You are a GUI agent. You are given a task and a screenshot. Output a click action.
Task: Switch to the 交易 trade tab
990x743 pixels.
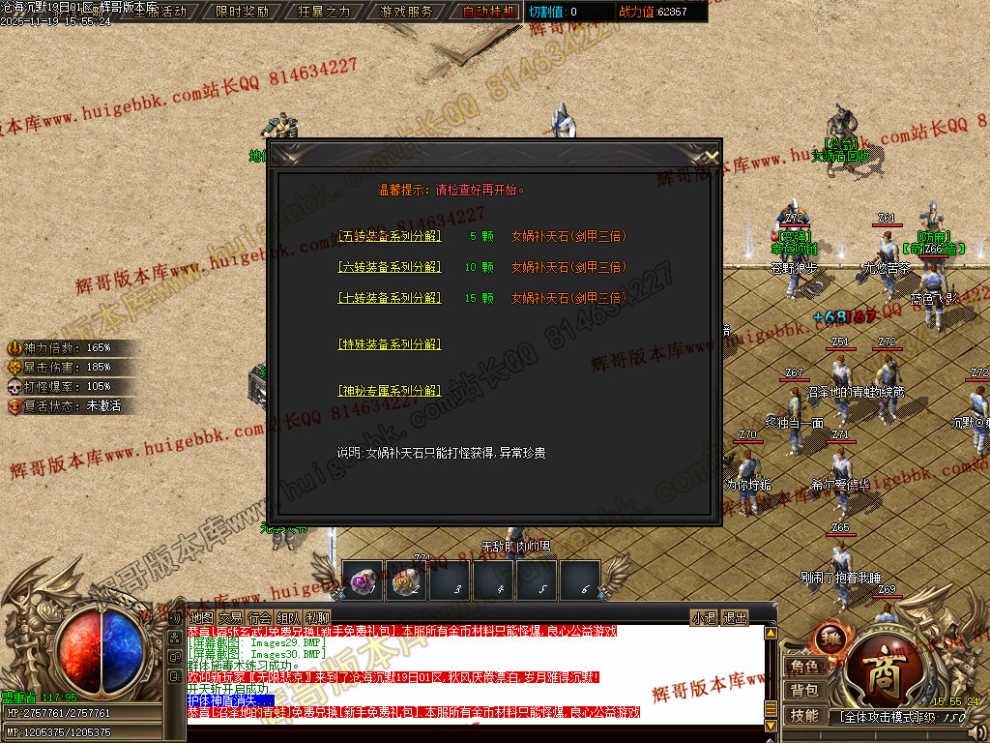[231, 617]
